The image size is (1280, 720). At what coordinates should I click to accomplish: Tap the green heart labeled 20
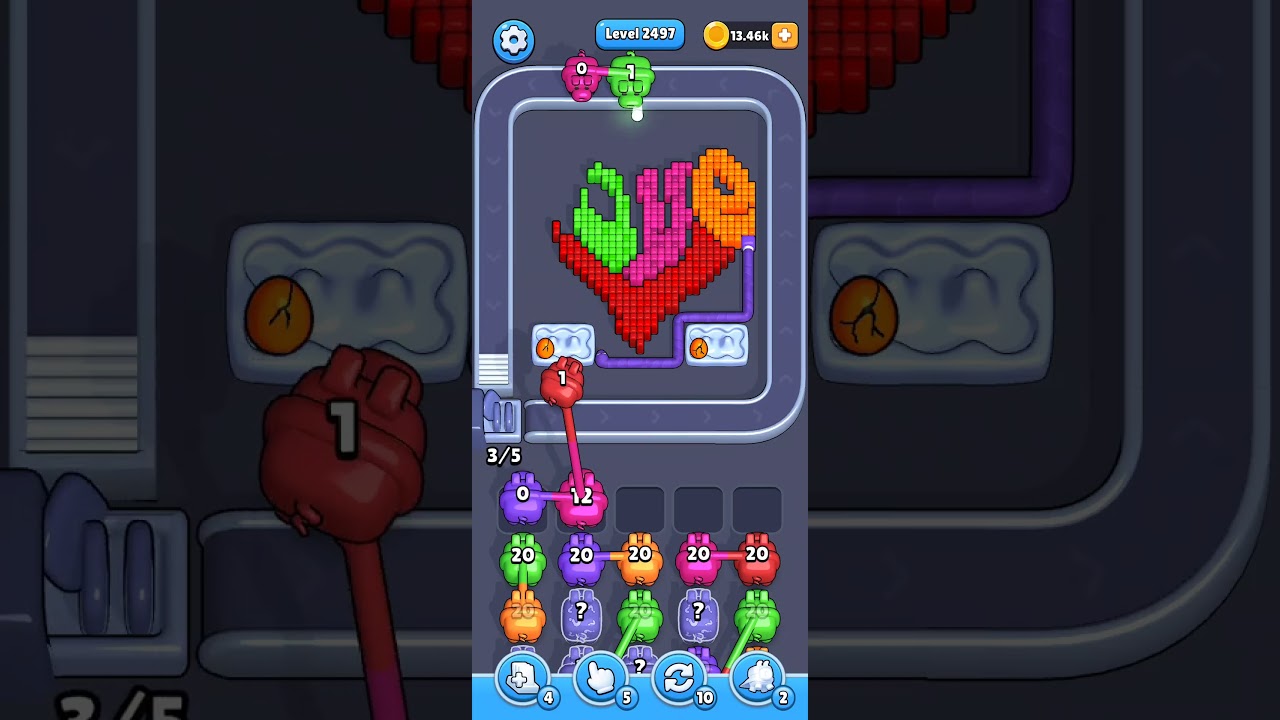(x=522, y=555)
